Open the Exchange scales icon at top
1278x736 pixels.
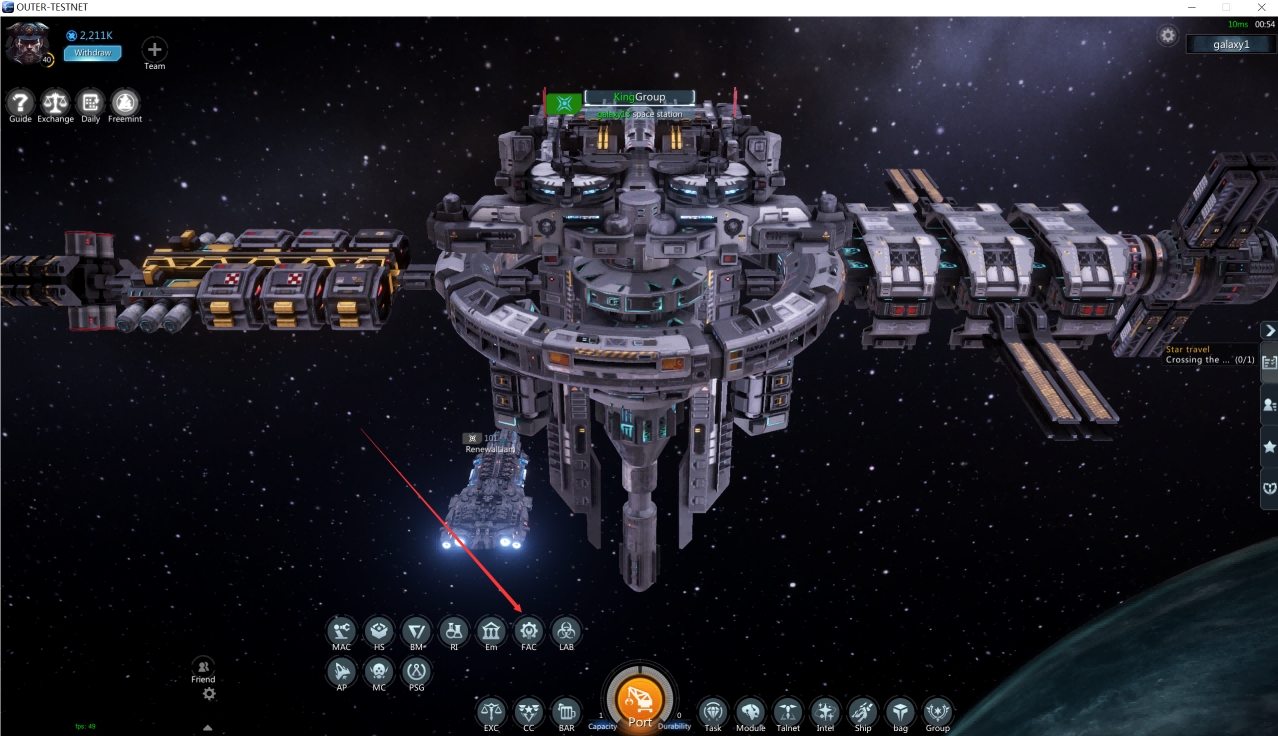55,102
